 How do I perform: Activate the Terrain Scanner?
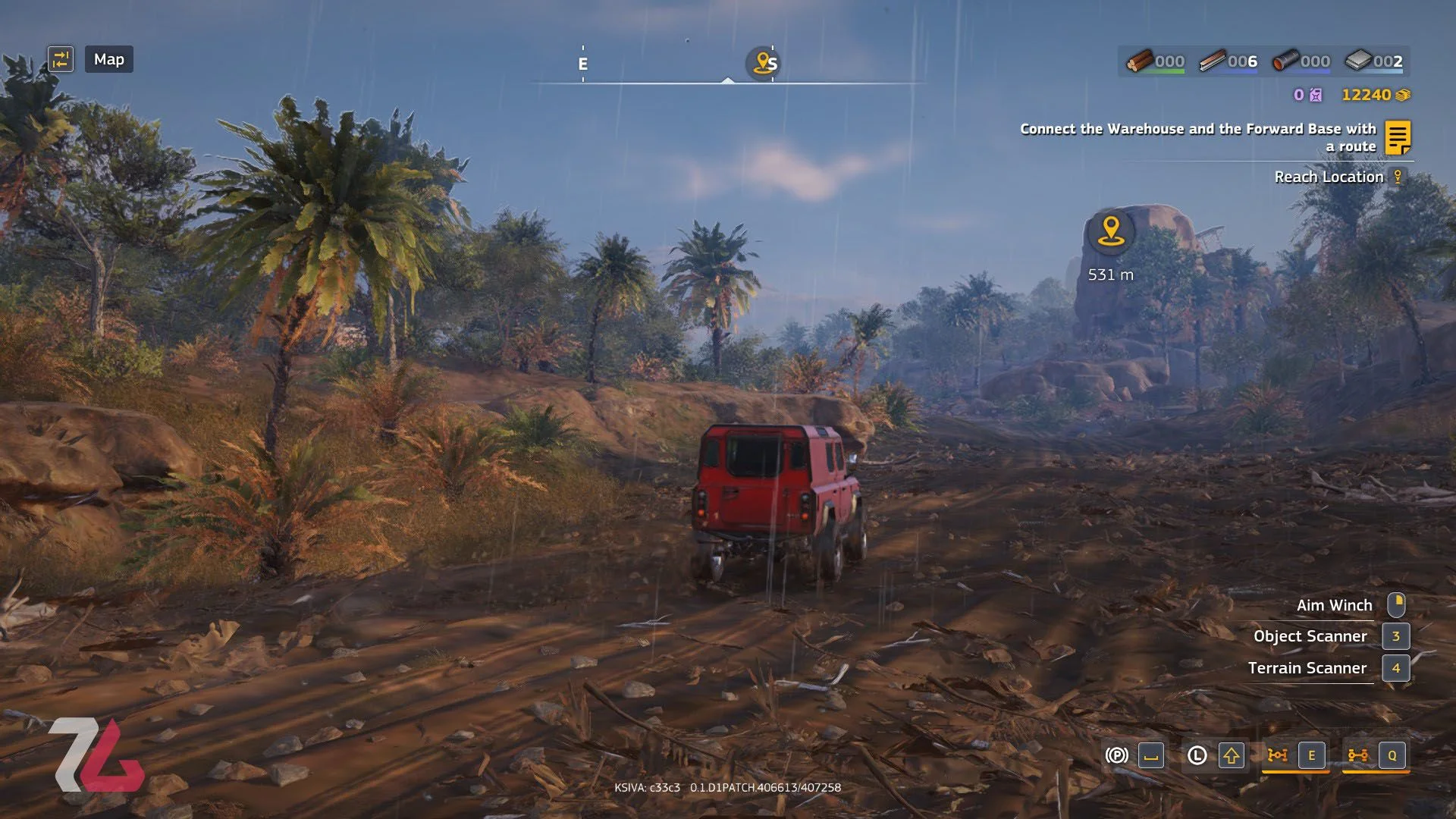pos(1307,668)
